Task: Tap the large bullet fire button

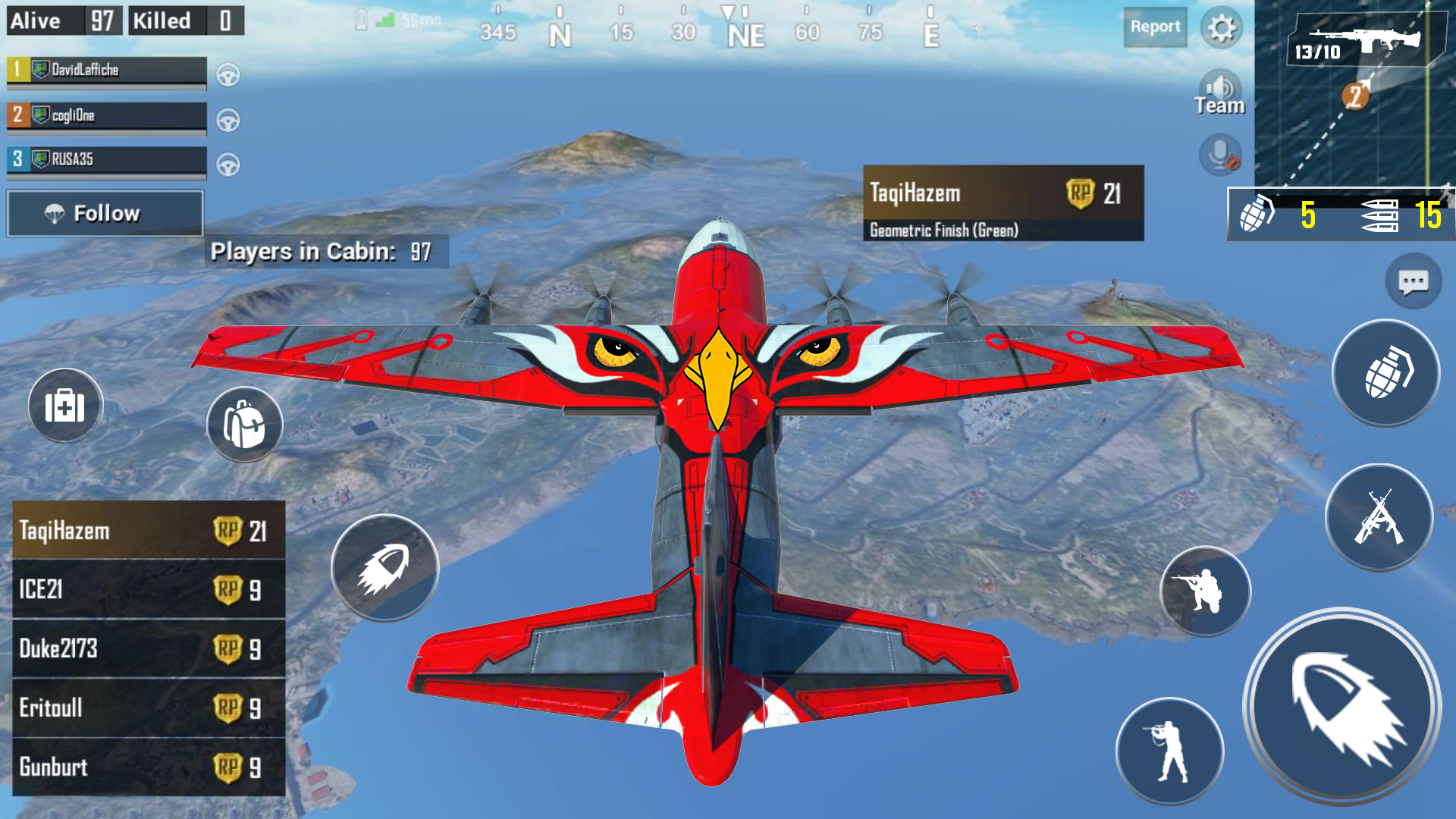Action: coord(1341,707)
